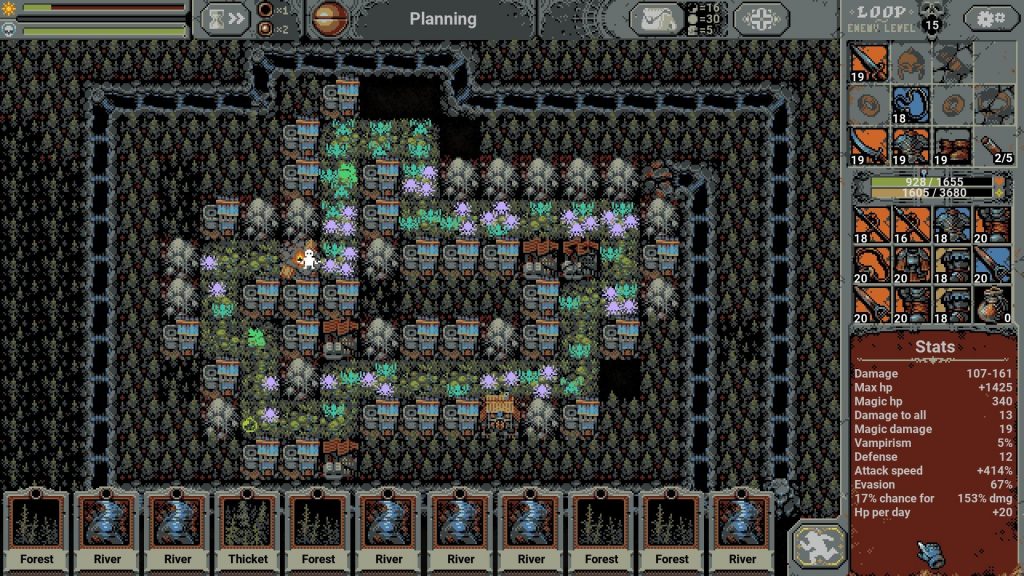Toggle the Planning mode button
The width and height of the screenshot is (1024, 576).
443,19
